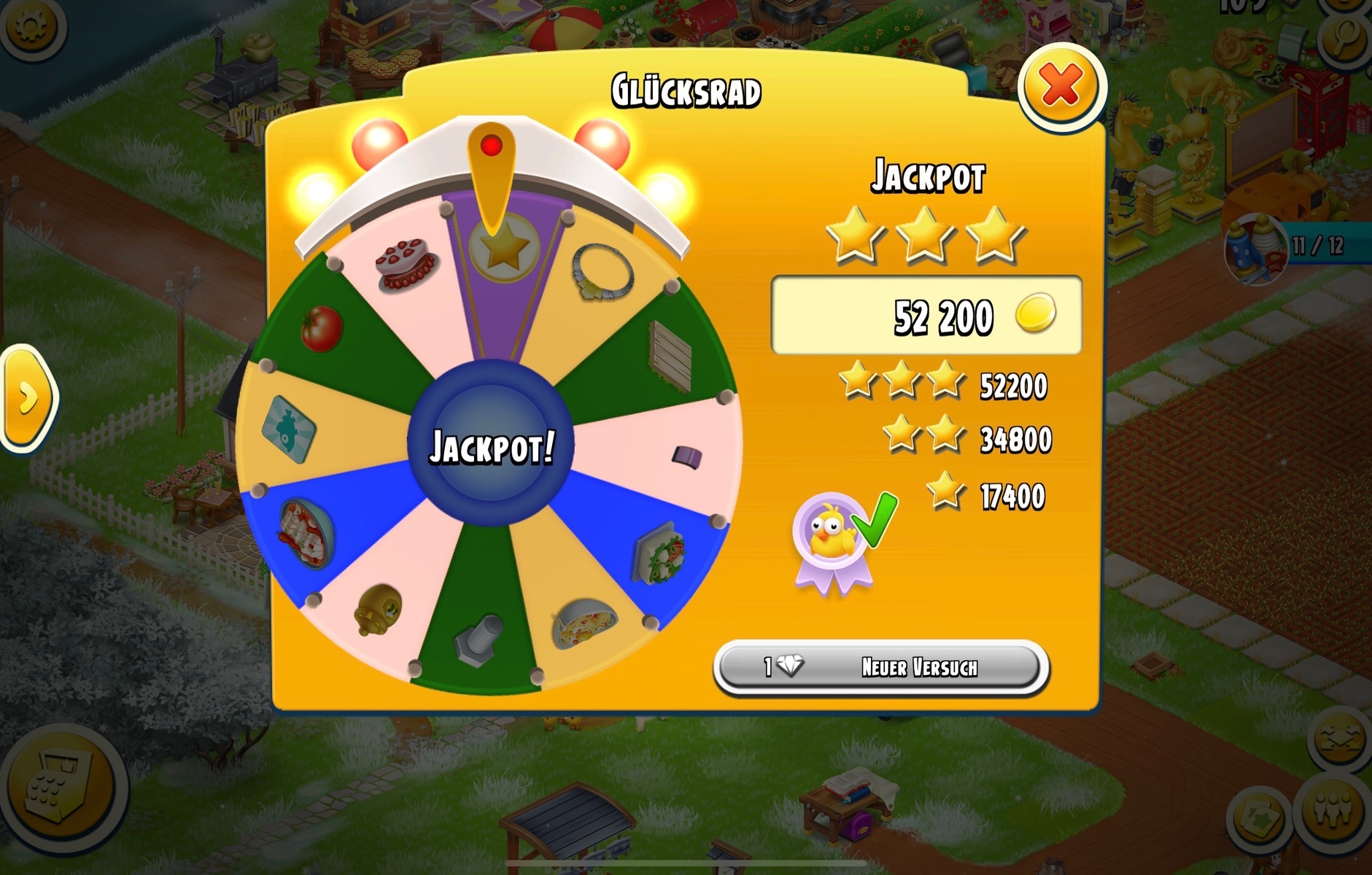Open the yellow arrow side panel
Image resolution: width=1372 pixels, height=875 pixels.
click(27, 398)
